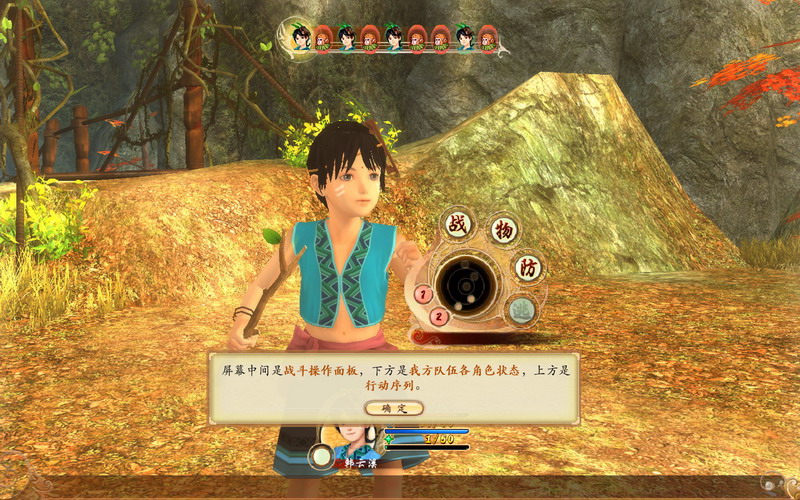Open the 物 item command
The image size is (800, 500).
pyautogui.click(x=503, y=230)
